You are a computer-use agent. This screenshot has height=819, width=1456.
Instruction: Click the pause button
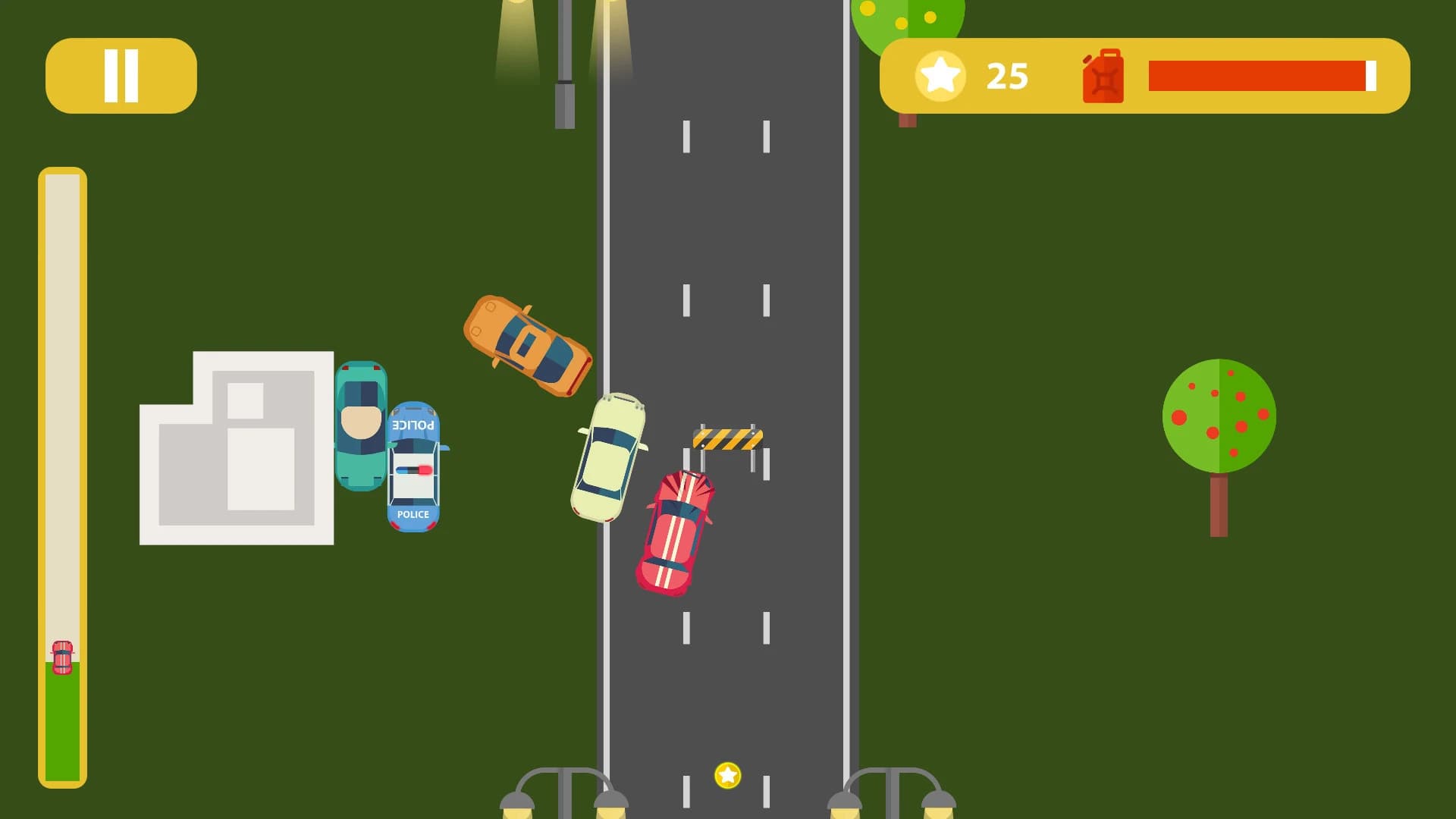(x=121, y=74)
